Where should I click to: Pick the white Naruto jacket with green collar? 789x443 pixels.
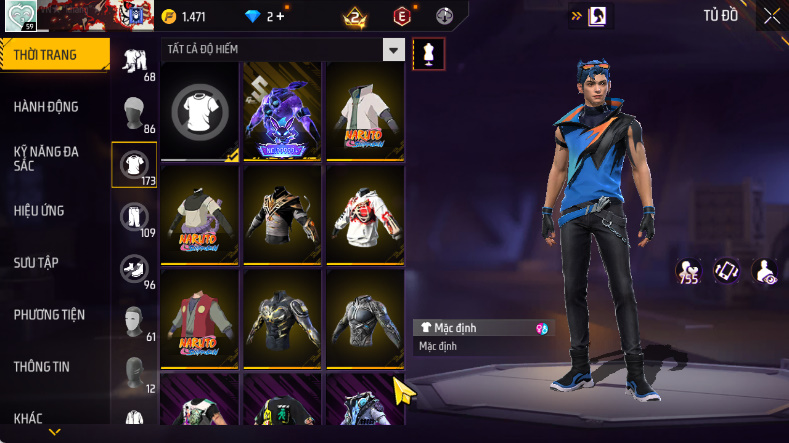point(364,110)
